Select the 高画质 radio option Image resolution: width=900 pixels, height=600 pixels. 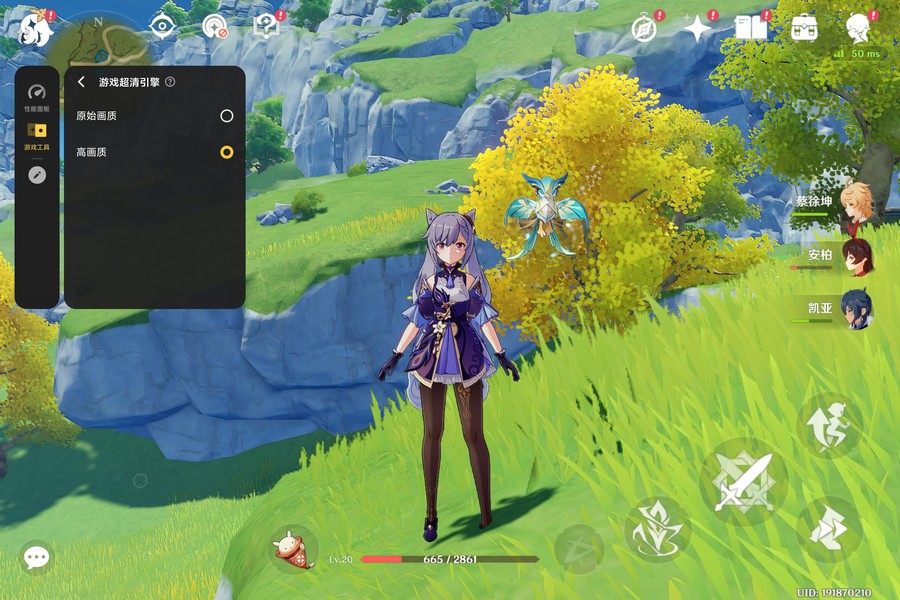coord(227,152)
